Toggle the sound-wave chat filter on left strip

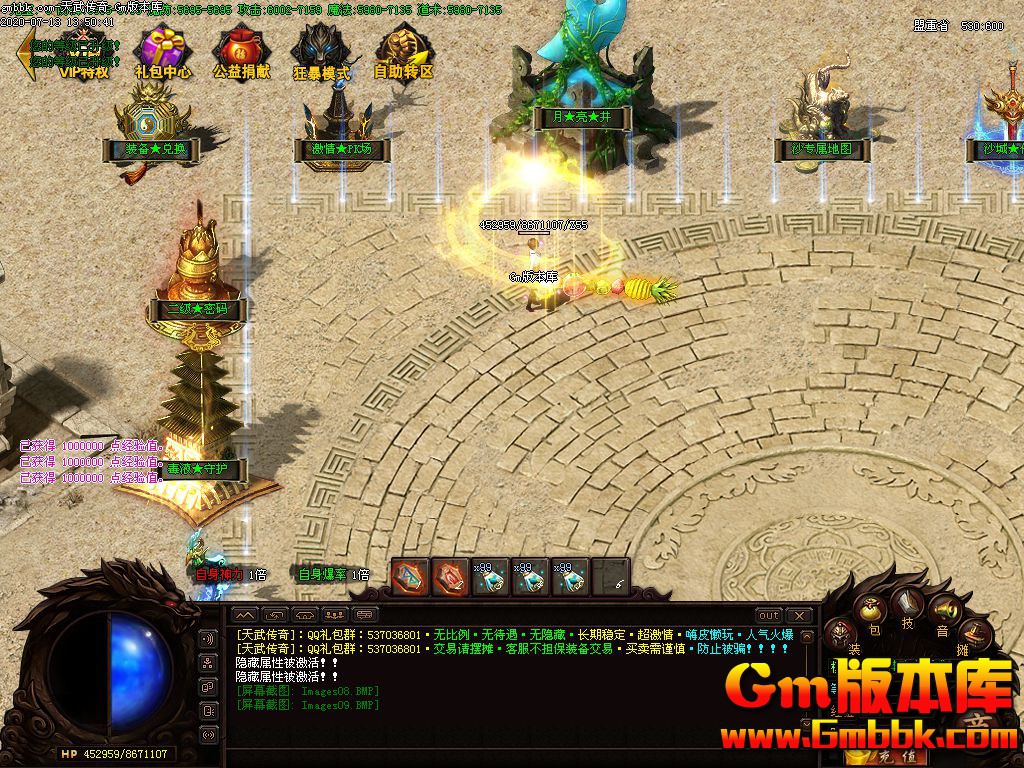[x=209, y=639]
